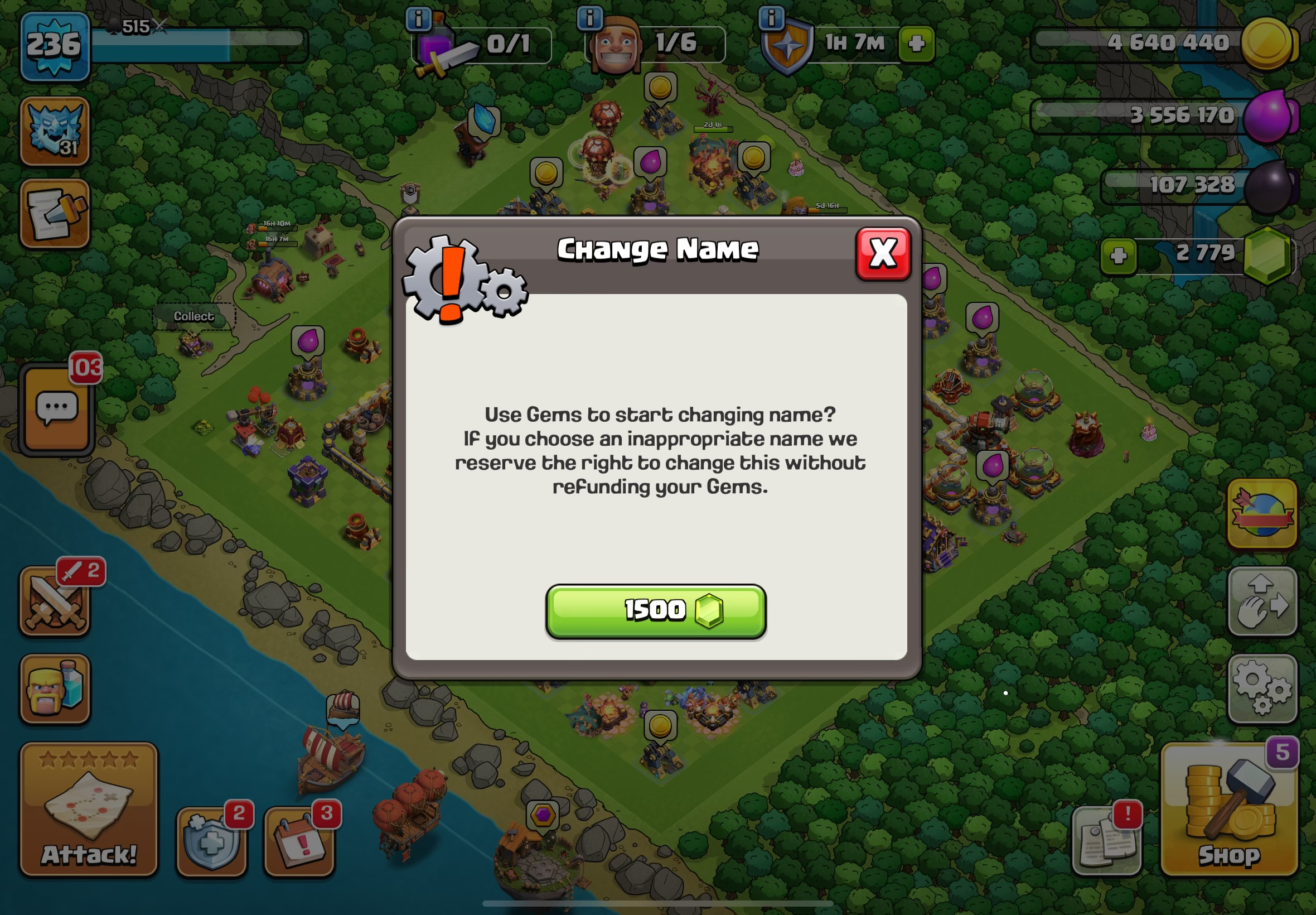Viewport: 1316px width, 915px height.
Task: Open the barbarian and potion army button
Action: point(55,688)
